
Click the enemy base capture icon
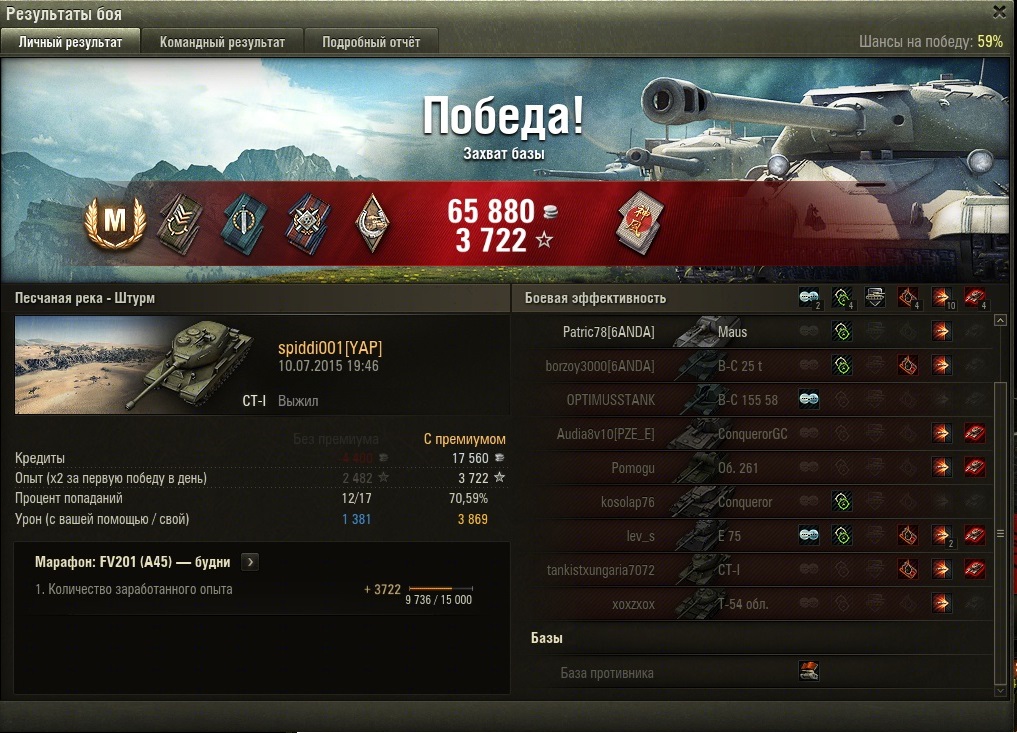coord(809,672)
